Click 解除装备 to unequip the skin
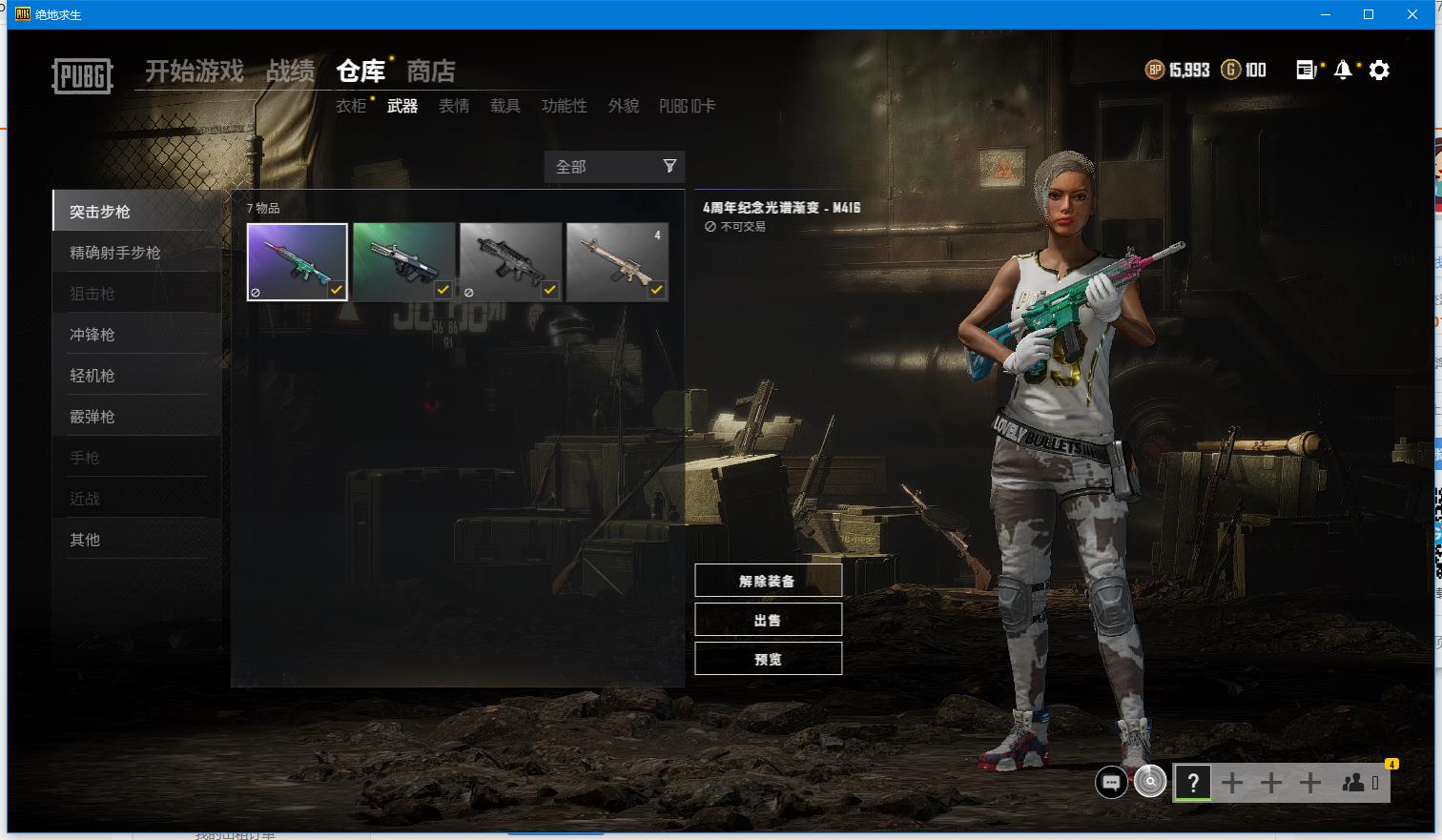The height and width of the screenshot is (840, 1442). [768, 581]
